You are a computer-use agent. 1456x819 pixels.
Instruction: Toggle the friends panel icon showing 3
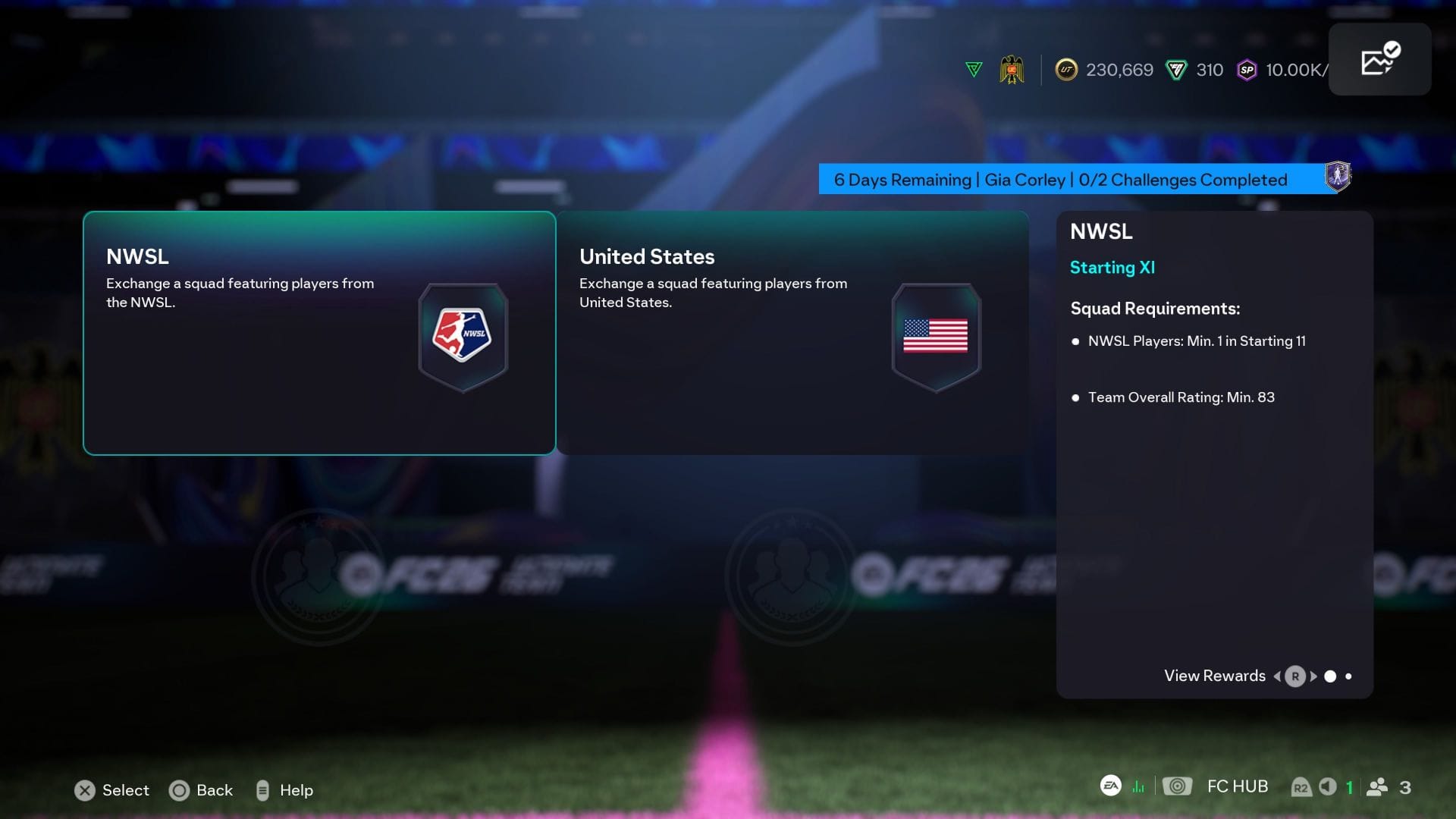point(1379,786)
